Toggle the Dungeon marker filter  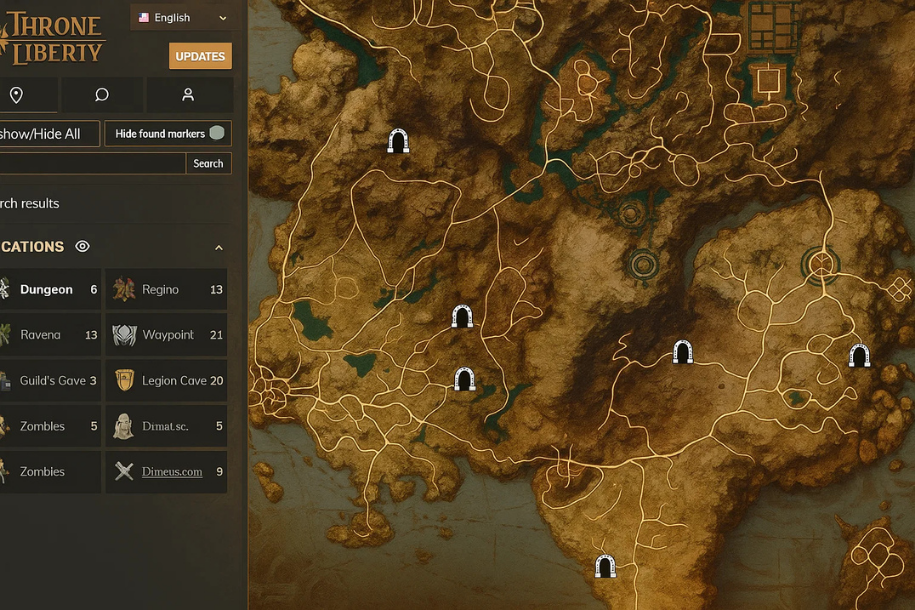(50, 290)
